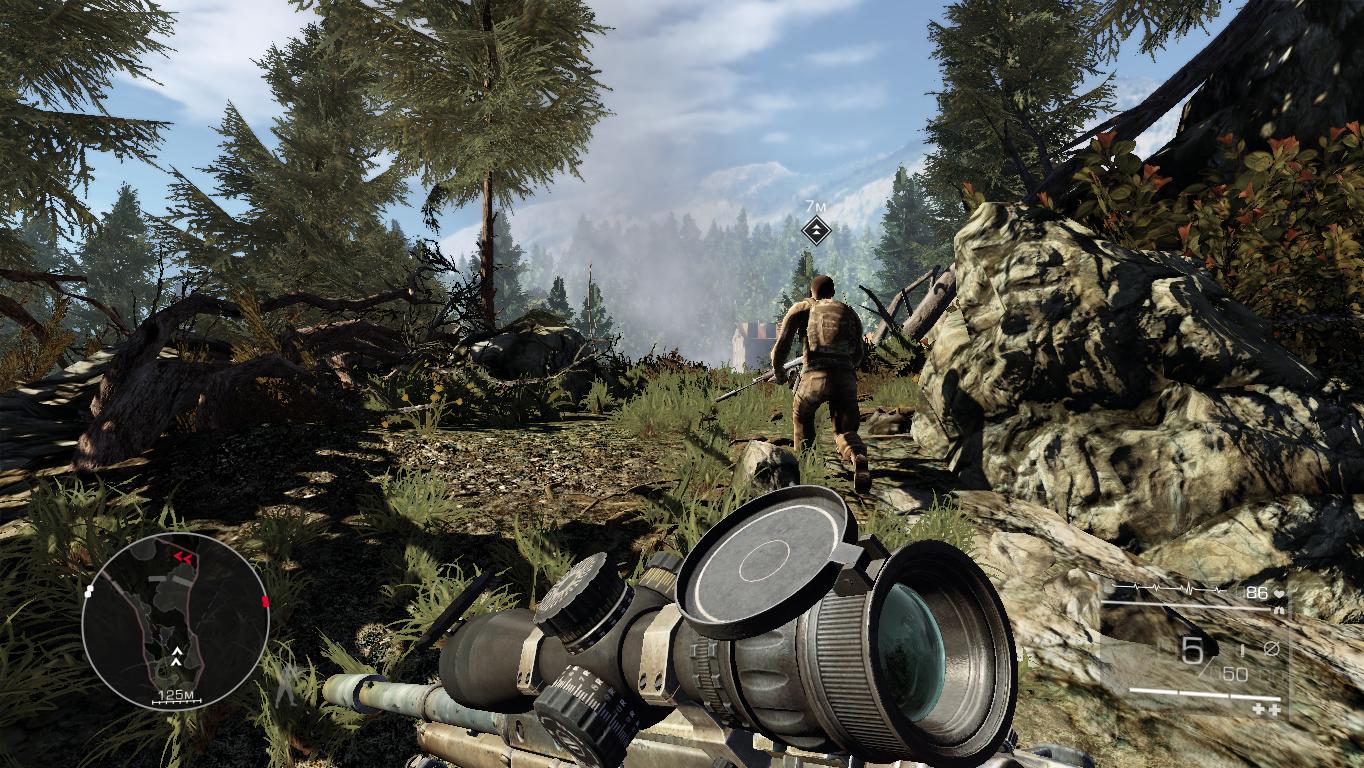Click the circular minimap
The height and width of the screenshot is (768, 1364).
click(176, 621)
